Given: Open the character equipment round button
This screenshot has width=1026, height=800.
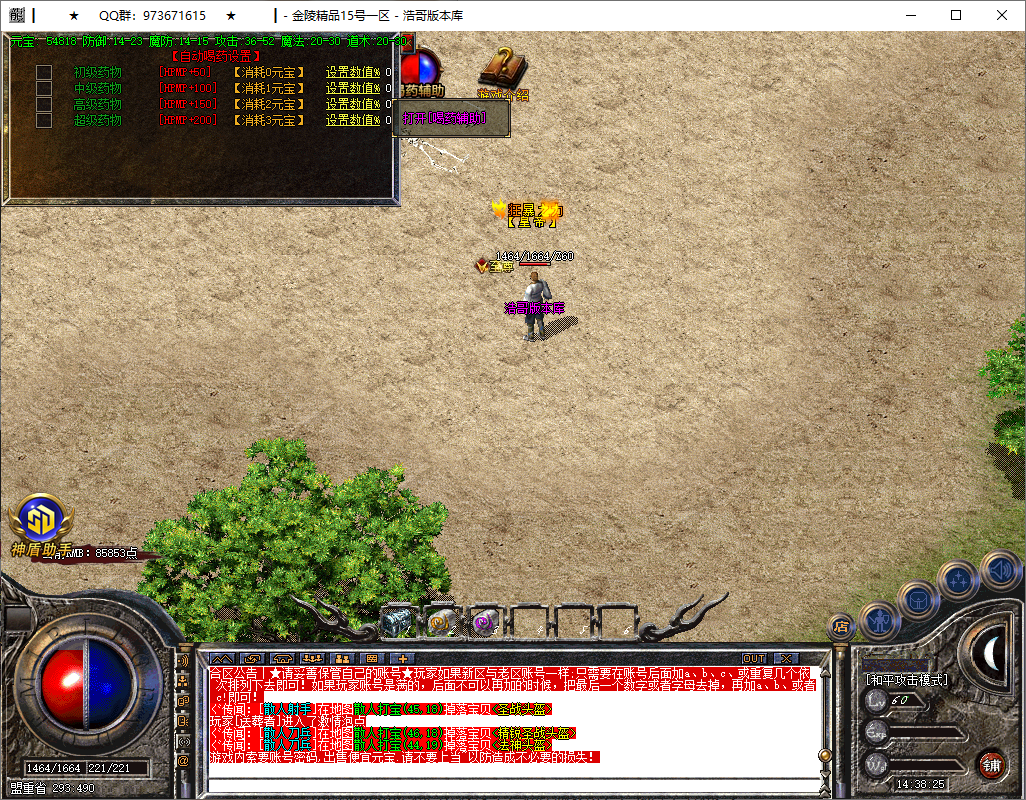Looking at the screenshot, I should tap(880, 620).
